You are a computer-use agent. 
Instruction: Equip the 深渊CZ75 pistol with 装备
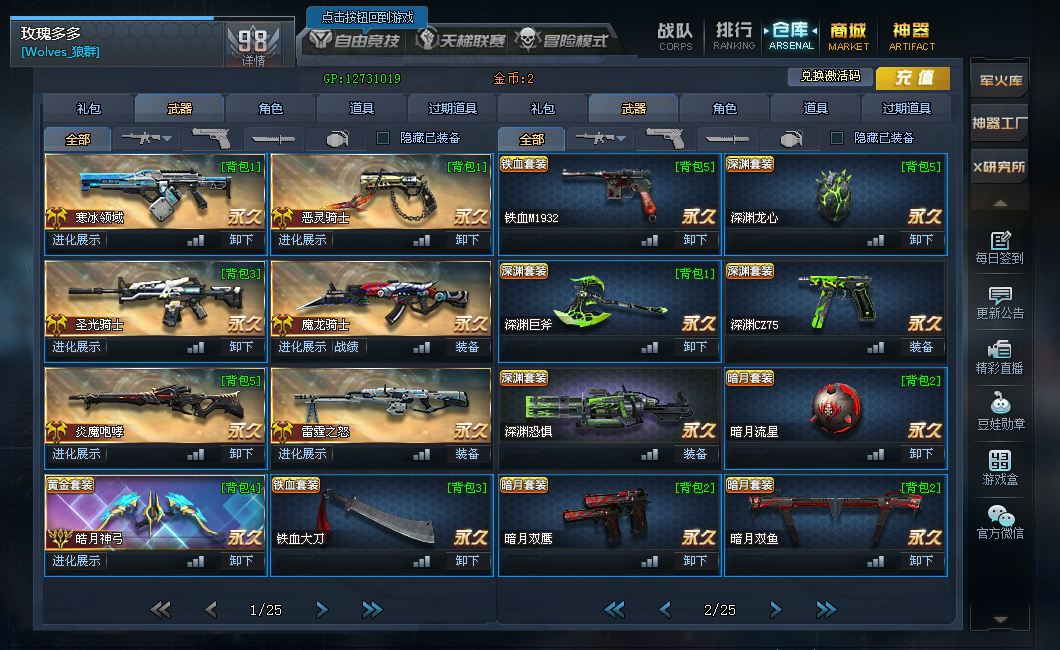click(921, 347)
